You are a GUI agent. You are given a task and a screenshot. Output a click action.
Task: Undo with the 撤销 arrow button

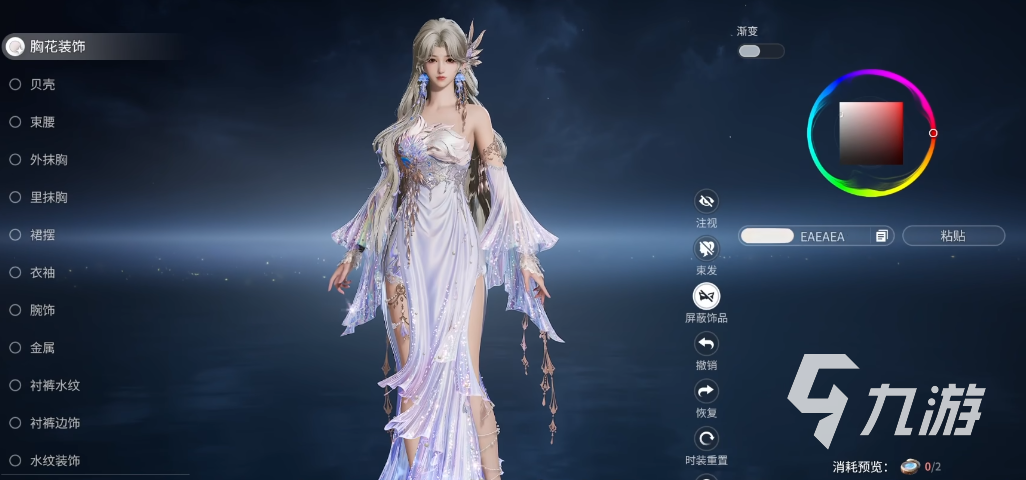tap(706, 344)
